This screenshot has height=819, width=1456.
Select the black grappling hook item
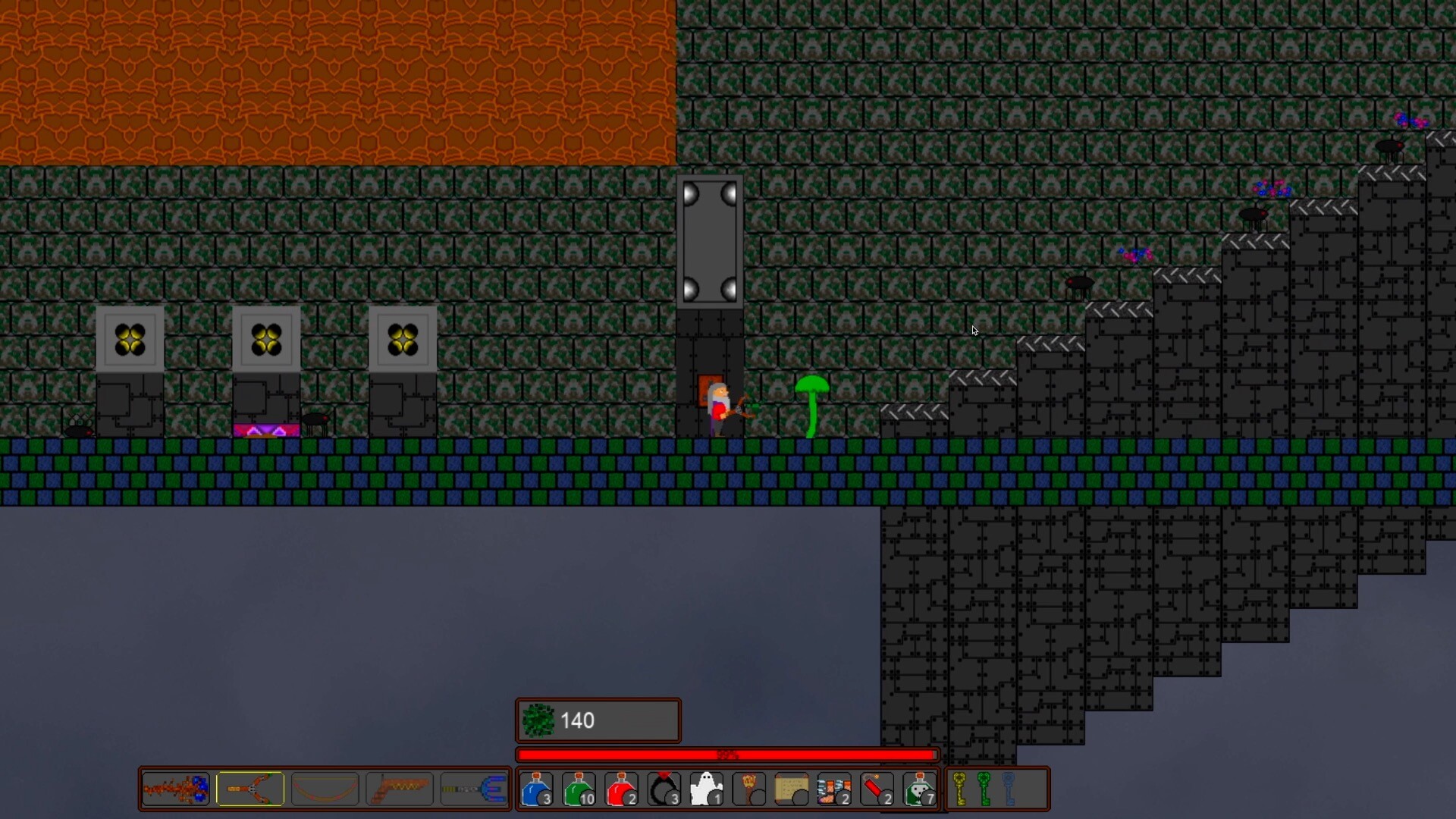click(664, 789)
